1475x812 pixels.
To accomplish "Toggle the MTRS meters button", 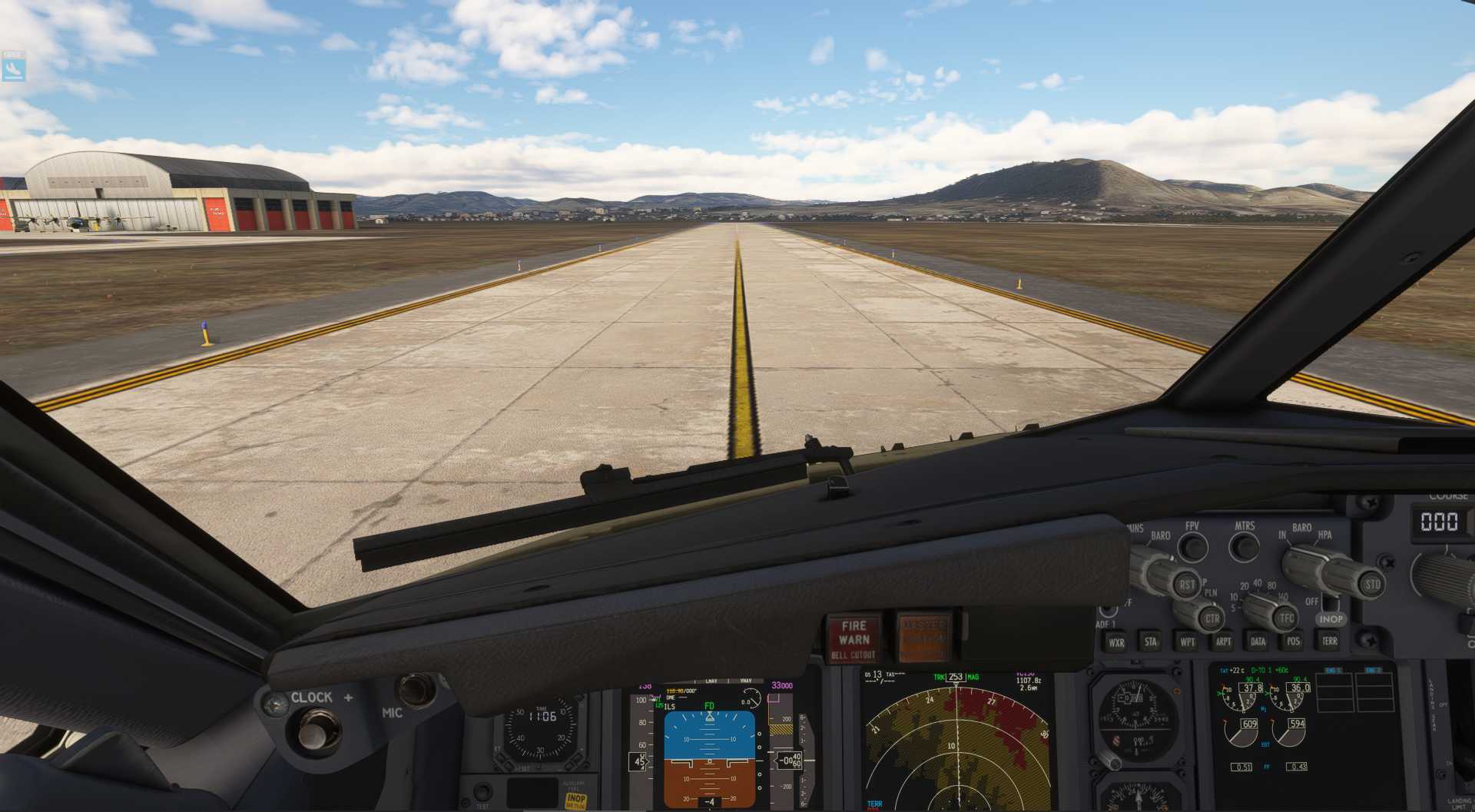I will [1244, 547].
